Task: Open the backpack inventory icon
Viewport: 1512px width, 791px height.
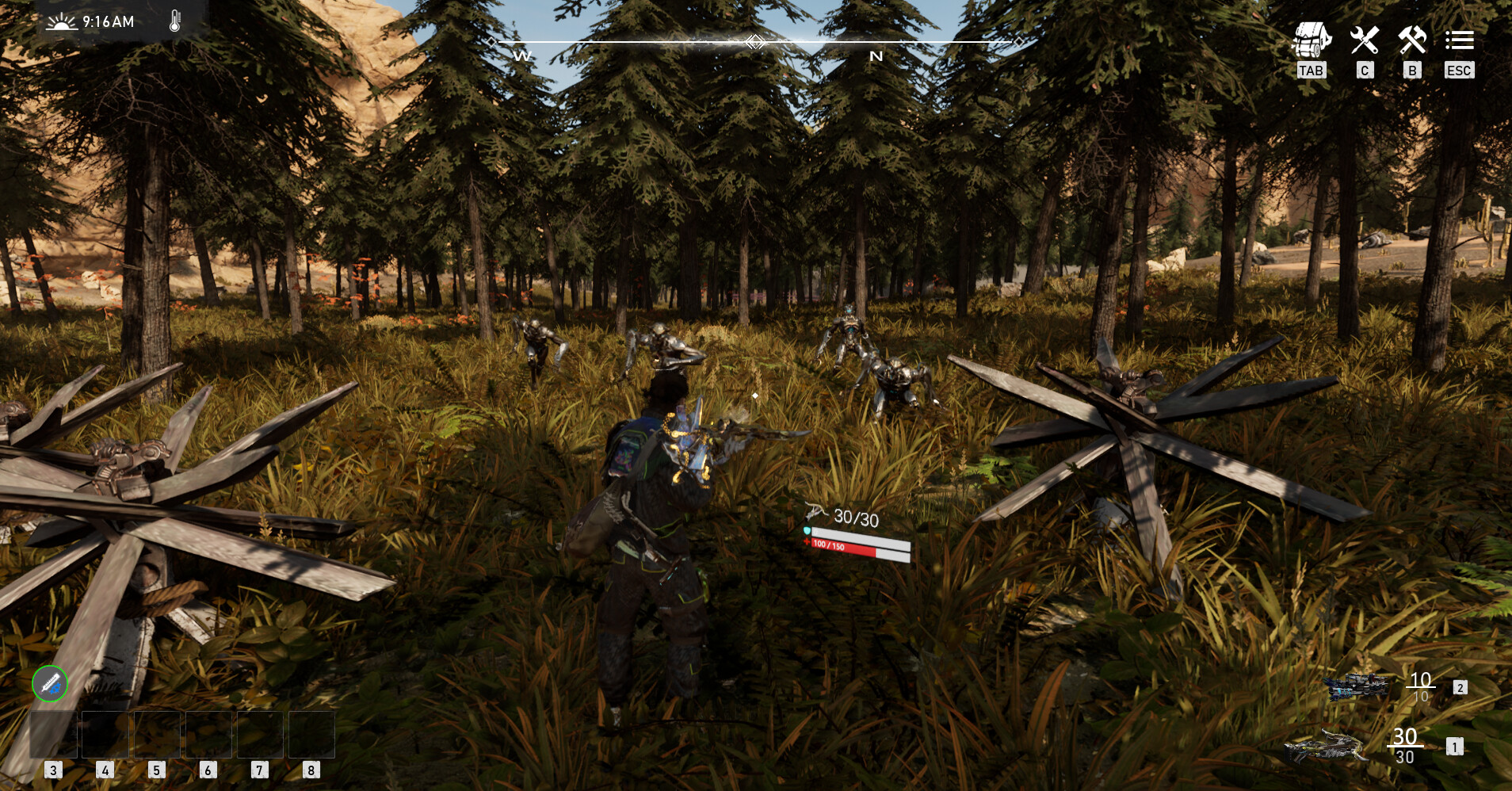Action: click(1312, 38)
